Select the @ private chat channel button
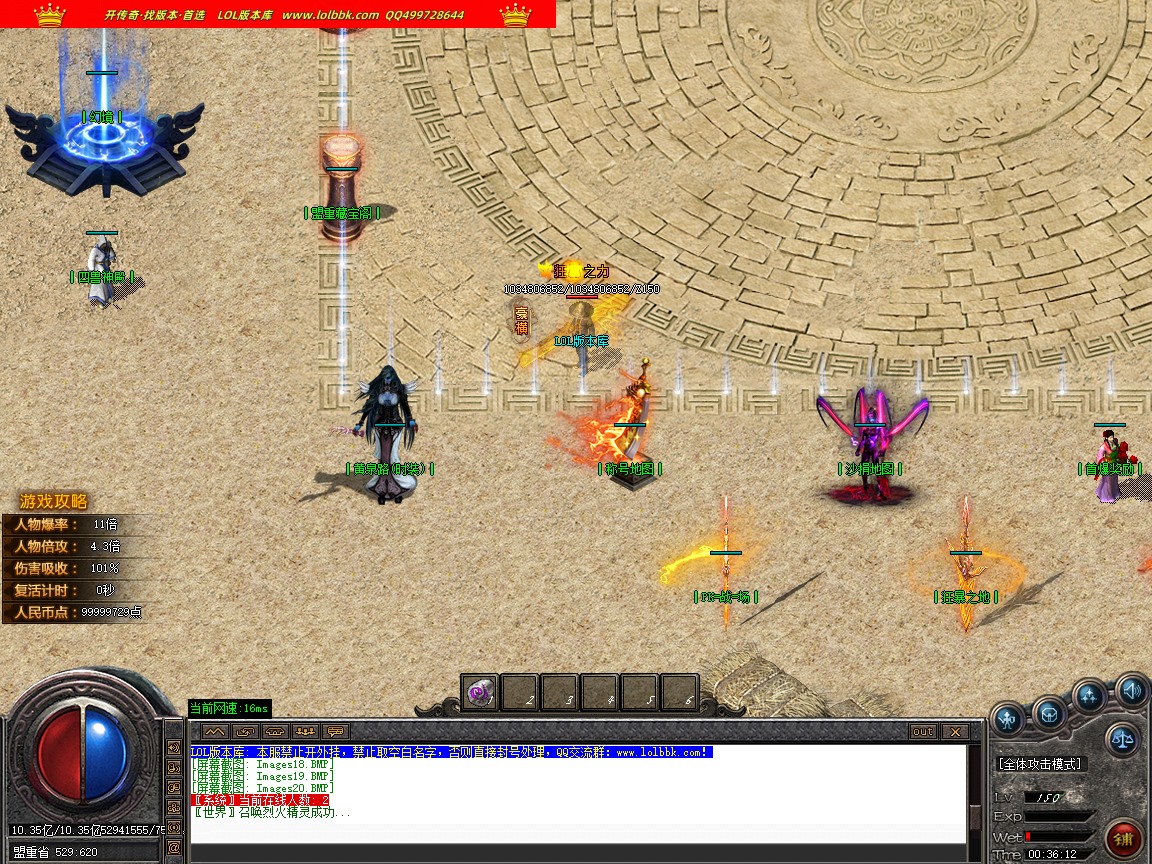 click(174, 847)
